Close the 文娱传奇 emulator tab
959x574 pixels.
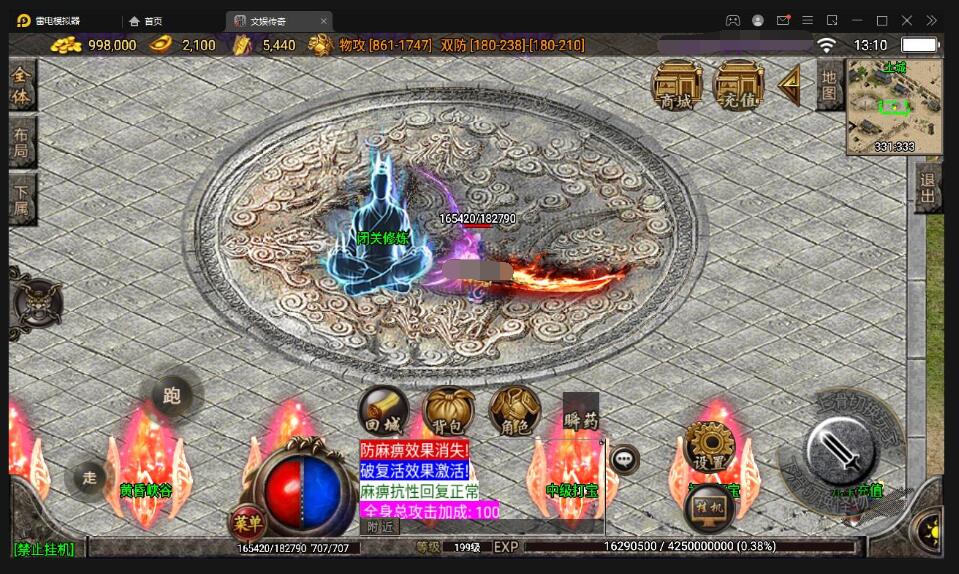coord(323,20)
